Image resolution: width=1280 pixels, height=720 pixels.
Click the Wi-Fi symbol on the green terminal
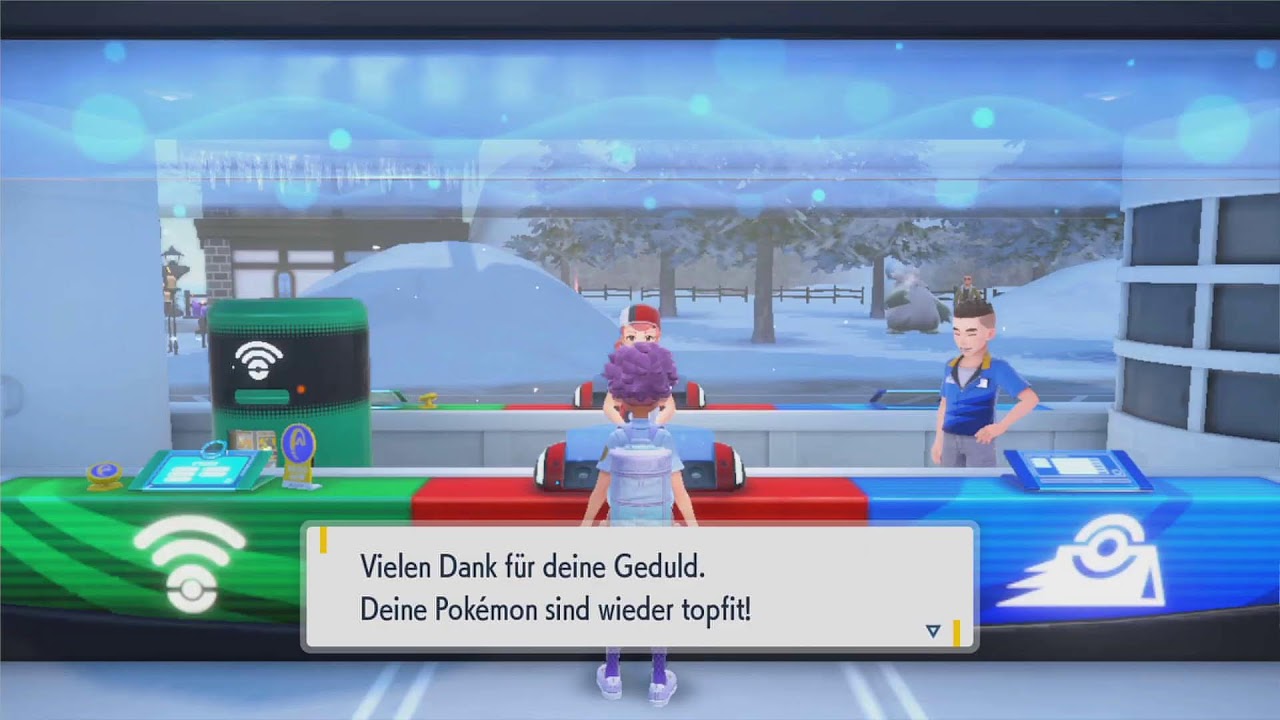258,358
